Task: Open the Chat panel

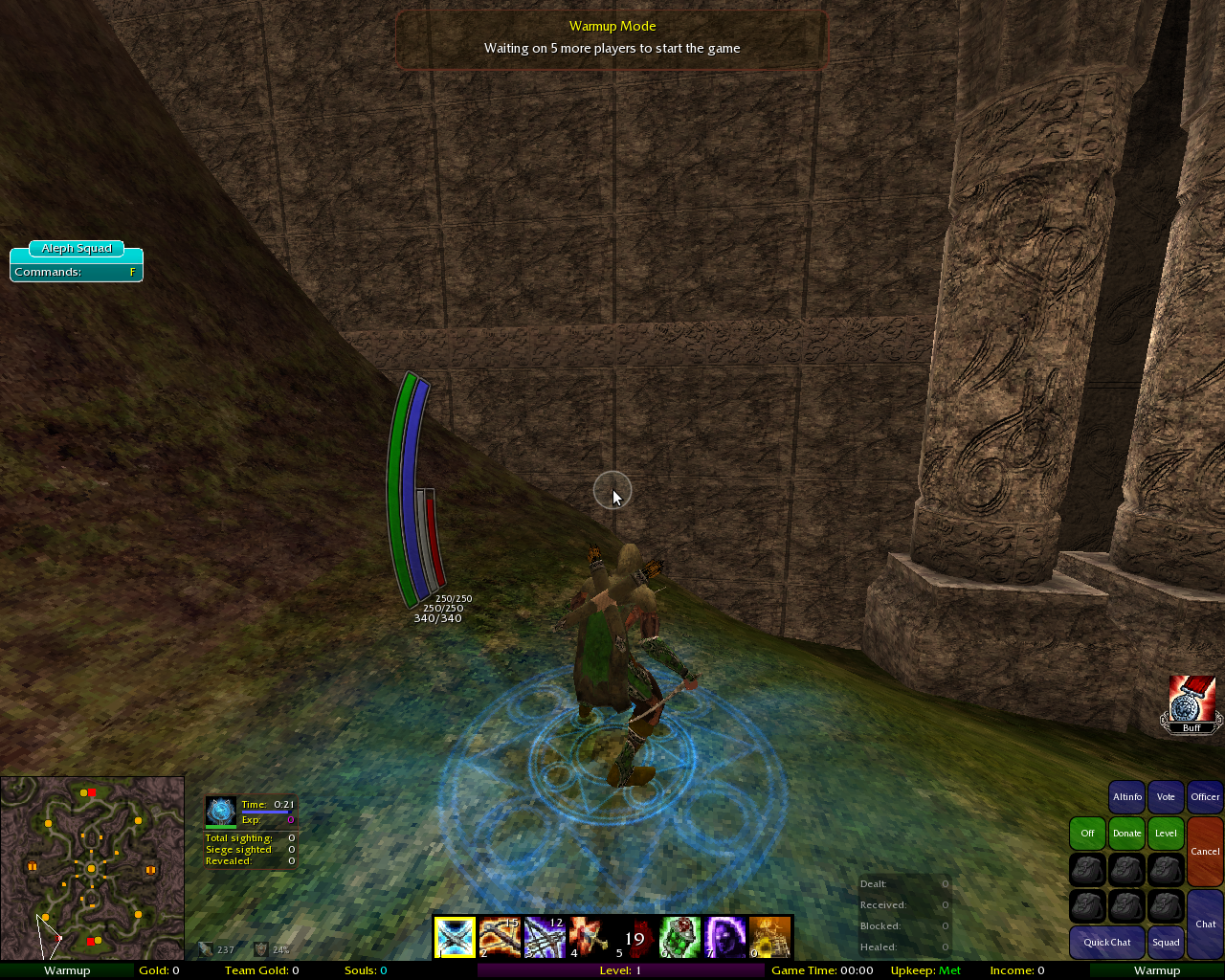Action: click(x=1205, y=924)
